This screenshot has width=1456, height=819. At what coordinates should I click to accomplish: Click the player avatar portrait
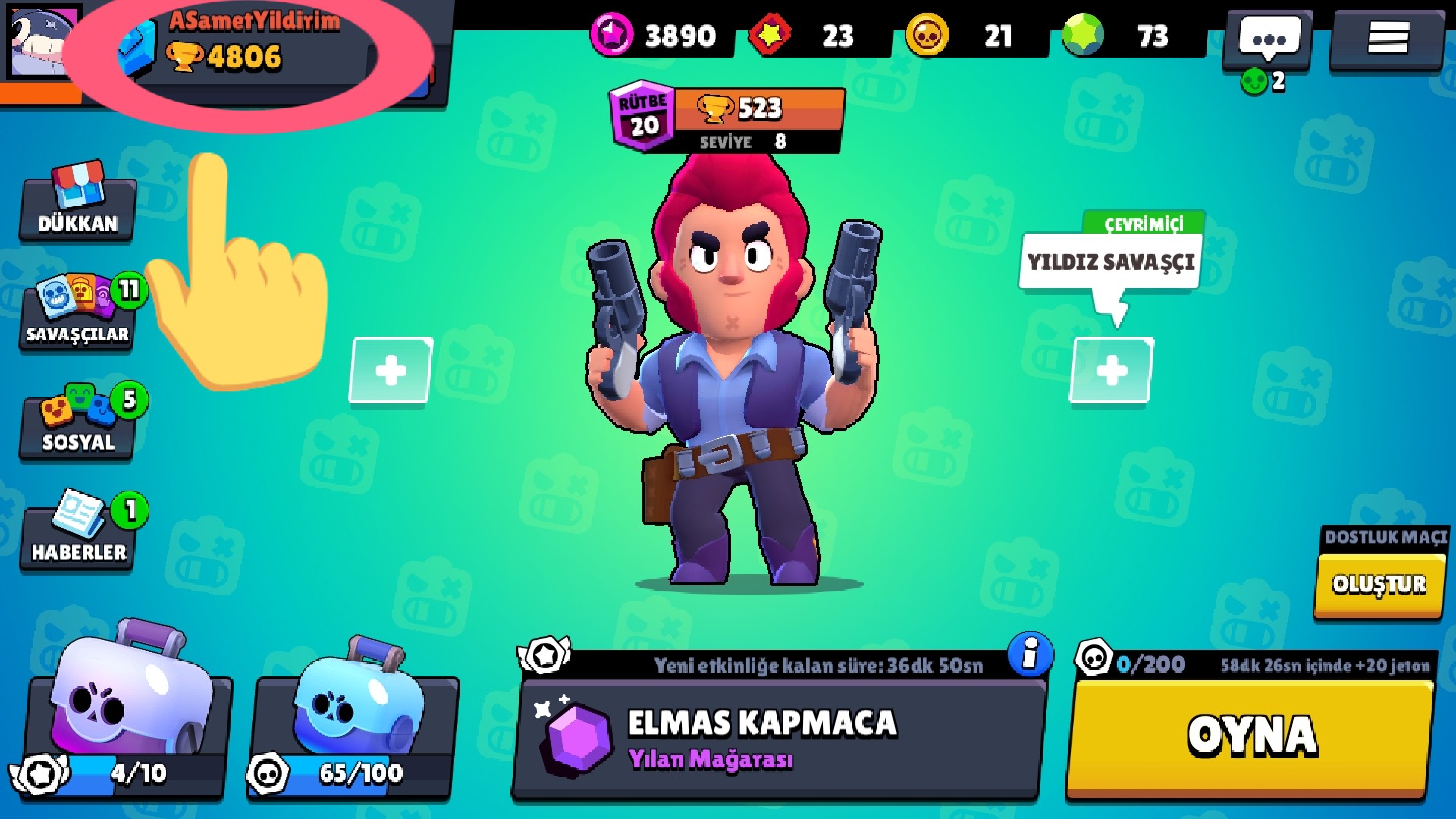click(x=43, y=42)
